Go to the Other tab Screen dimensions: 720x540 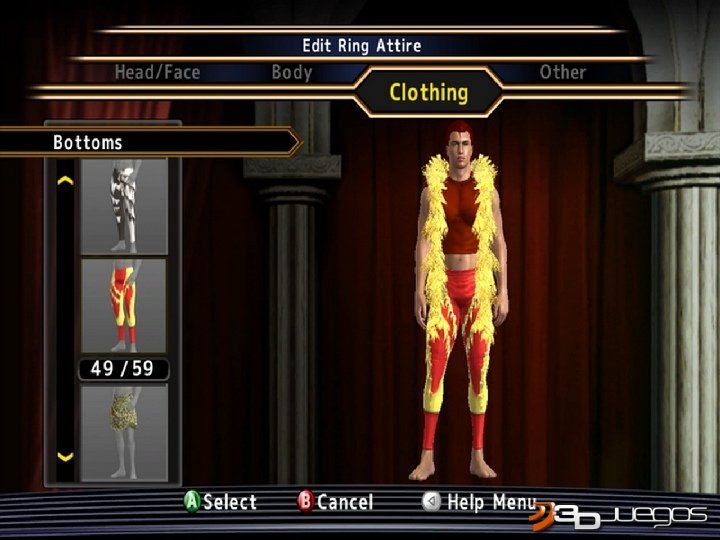(562, 72)
